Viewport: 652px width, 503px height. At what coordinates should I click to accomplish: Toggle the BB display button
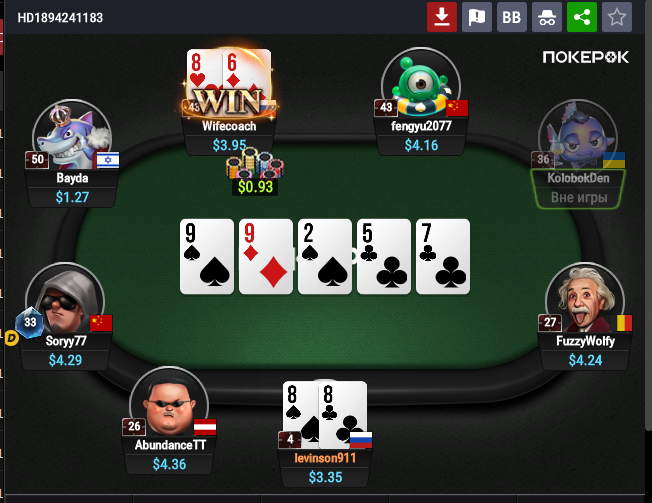(x=511, y=17)
